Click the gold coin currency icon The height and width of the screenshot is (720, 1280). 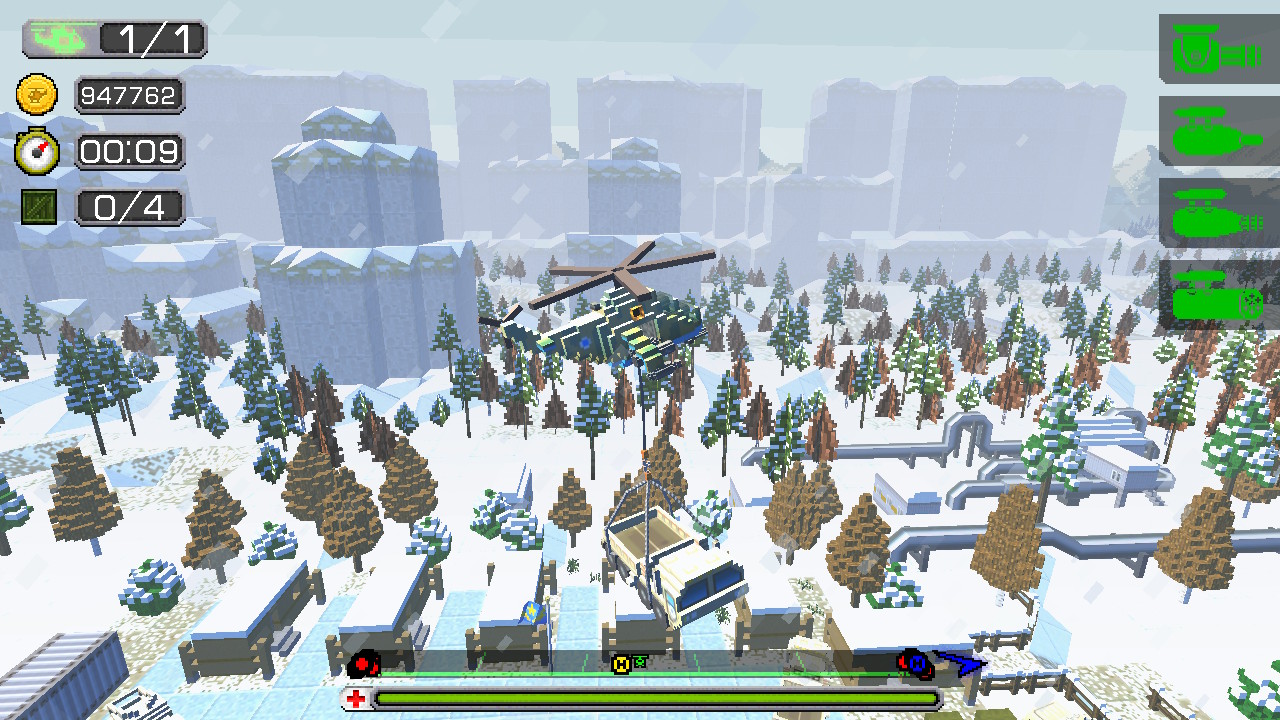tap(38, 96)
